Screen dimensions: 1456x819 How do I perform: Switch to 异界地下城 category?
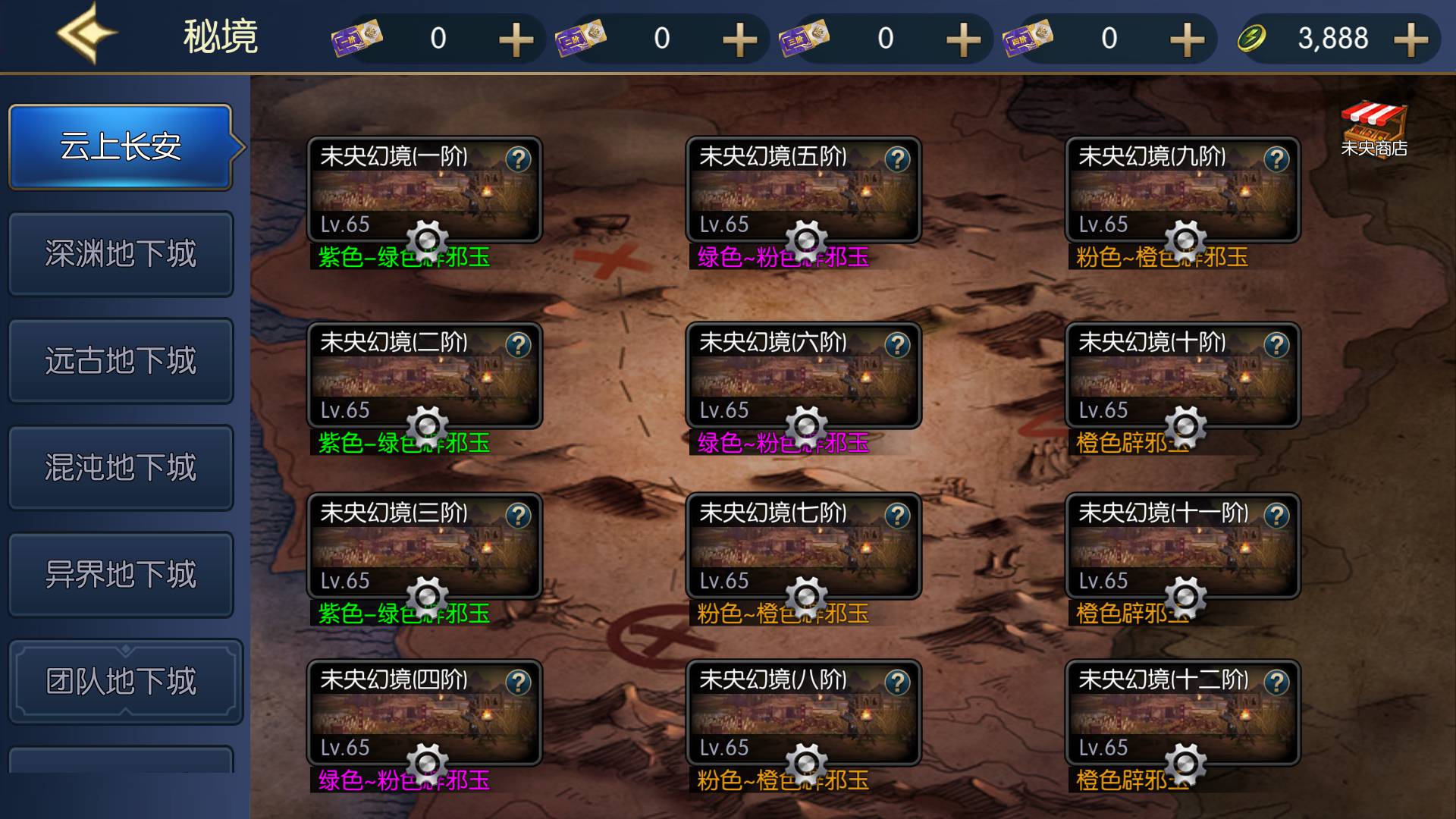tap(121, 574)
